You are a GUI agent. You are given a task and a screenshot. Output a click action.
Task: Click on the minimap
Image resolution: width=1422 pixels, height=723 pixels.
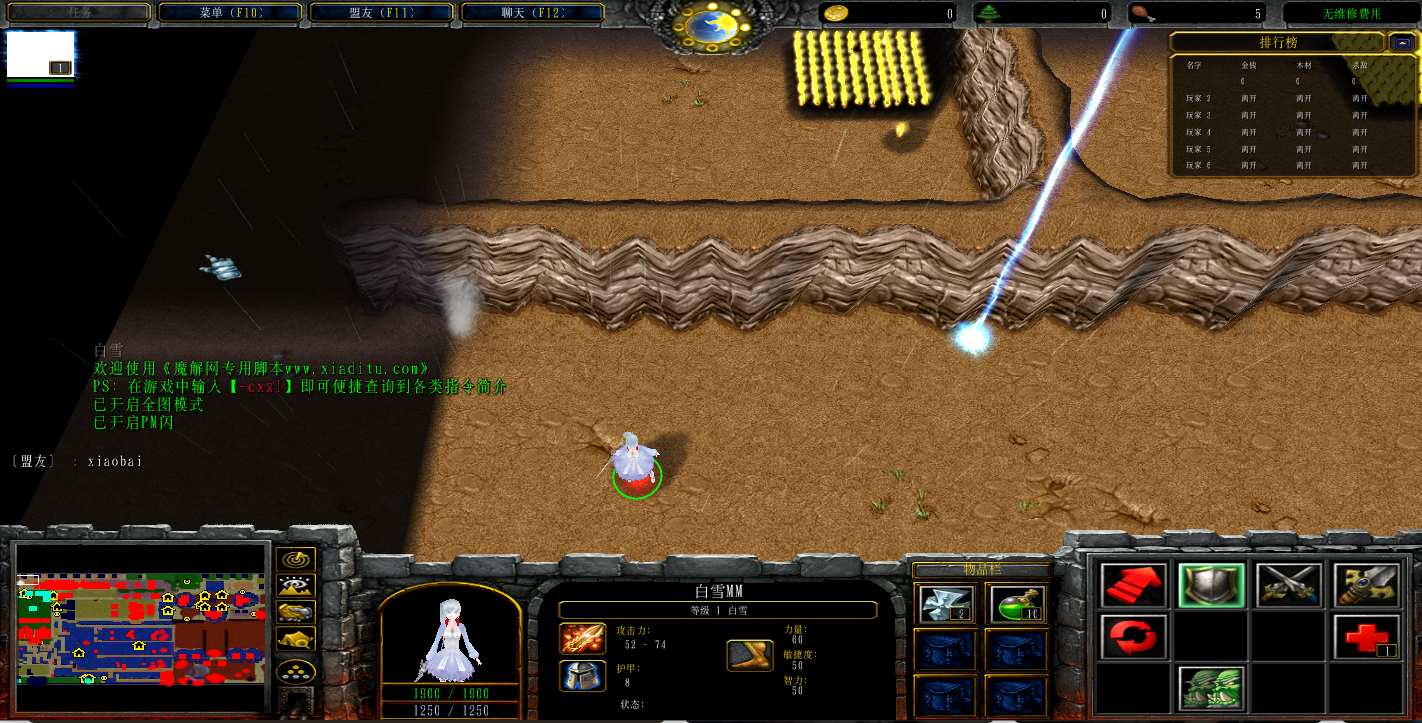pyautogui.click(x=142, y=627)
